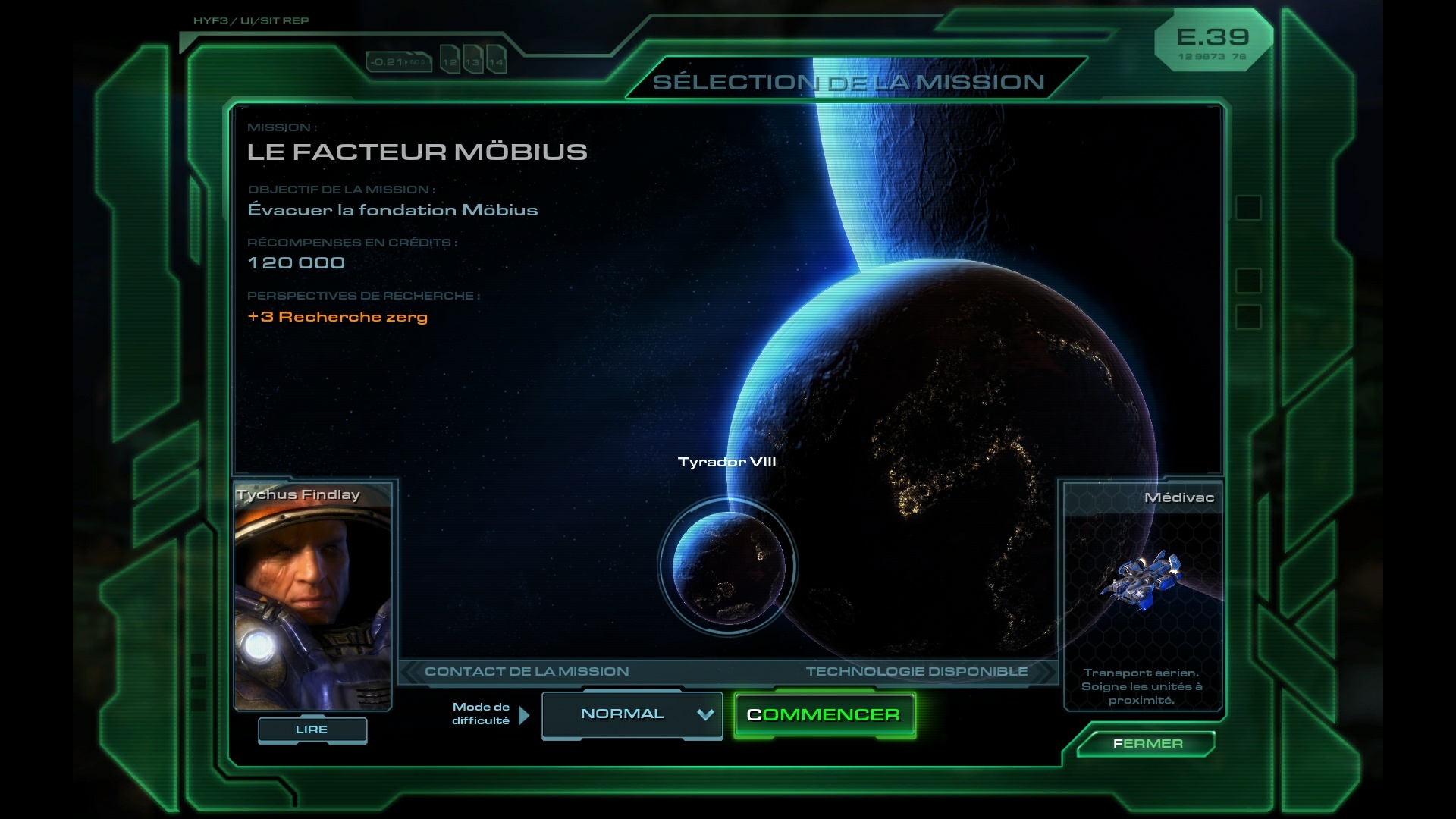Open the Normal difficulty dropdown
Viewport: 1456px width, 819px height.
click(632, 714)
